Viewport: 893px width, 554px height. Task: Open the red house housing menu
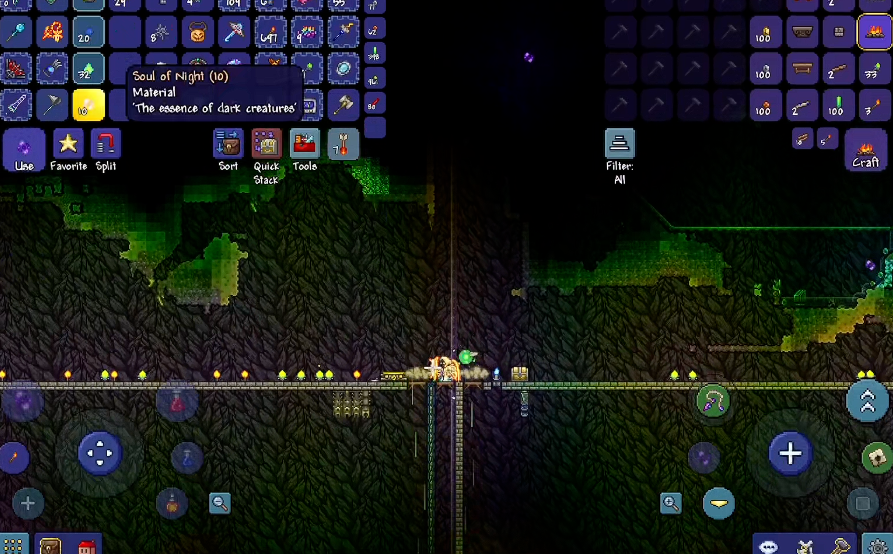87,547
